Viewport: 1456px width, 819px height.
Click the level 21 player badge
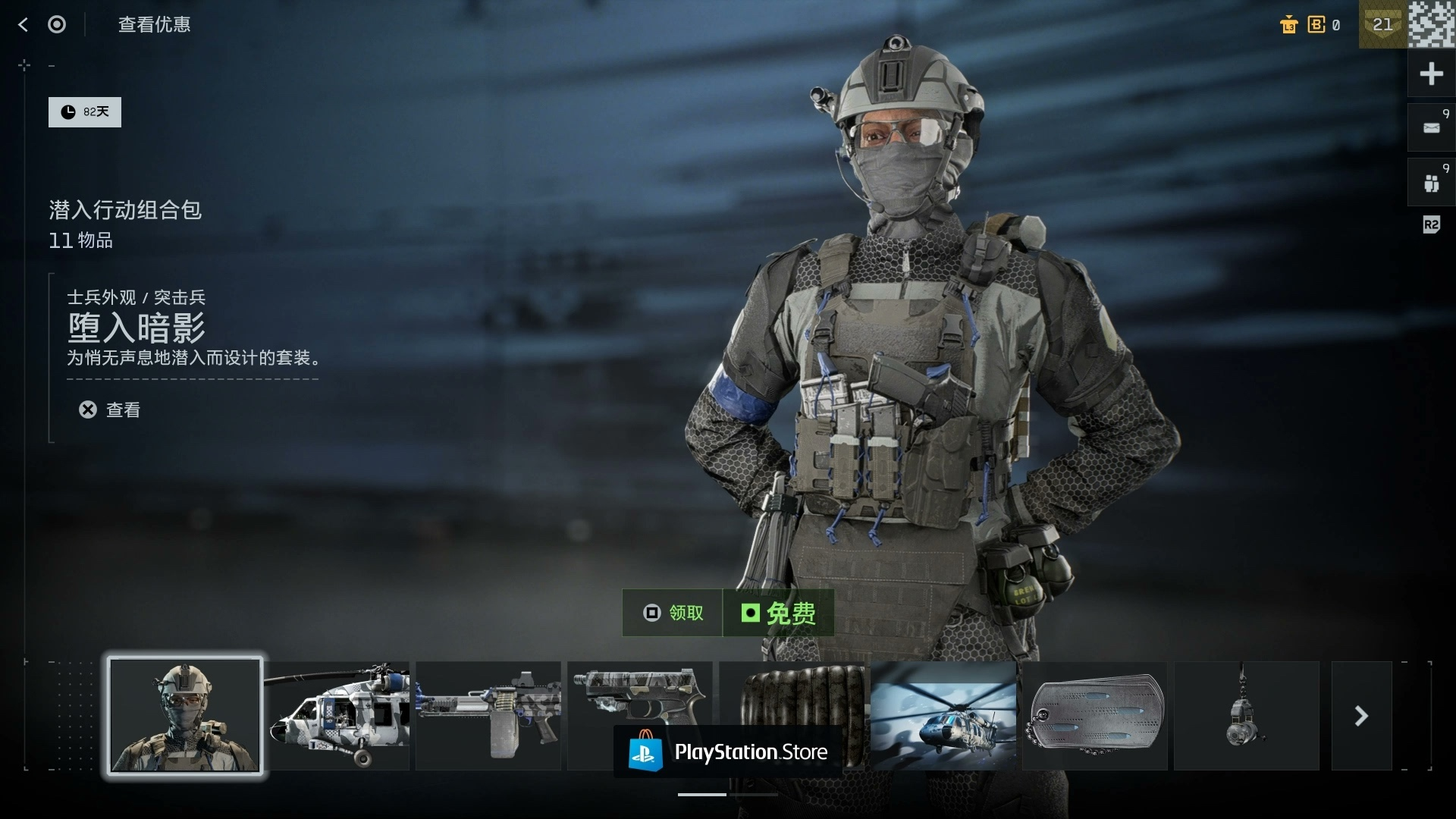tap(1382, 24)
